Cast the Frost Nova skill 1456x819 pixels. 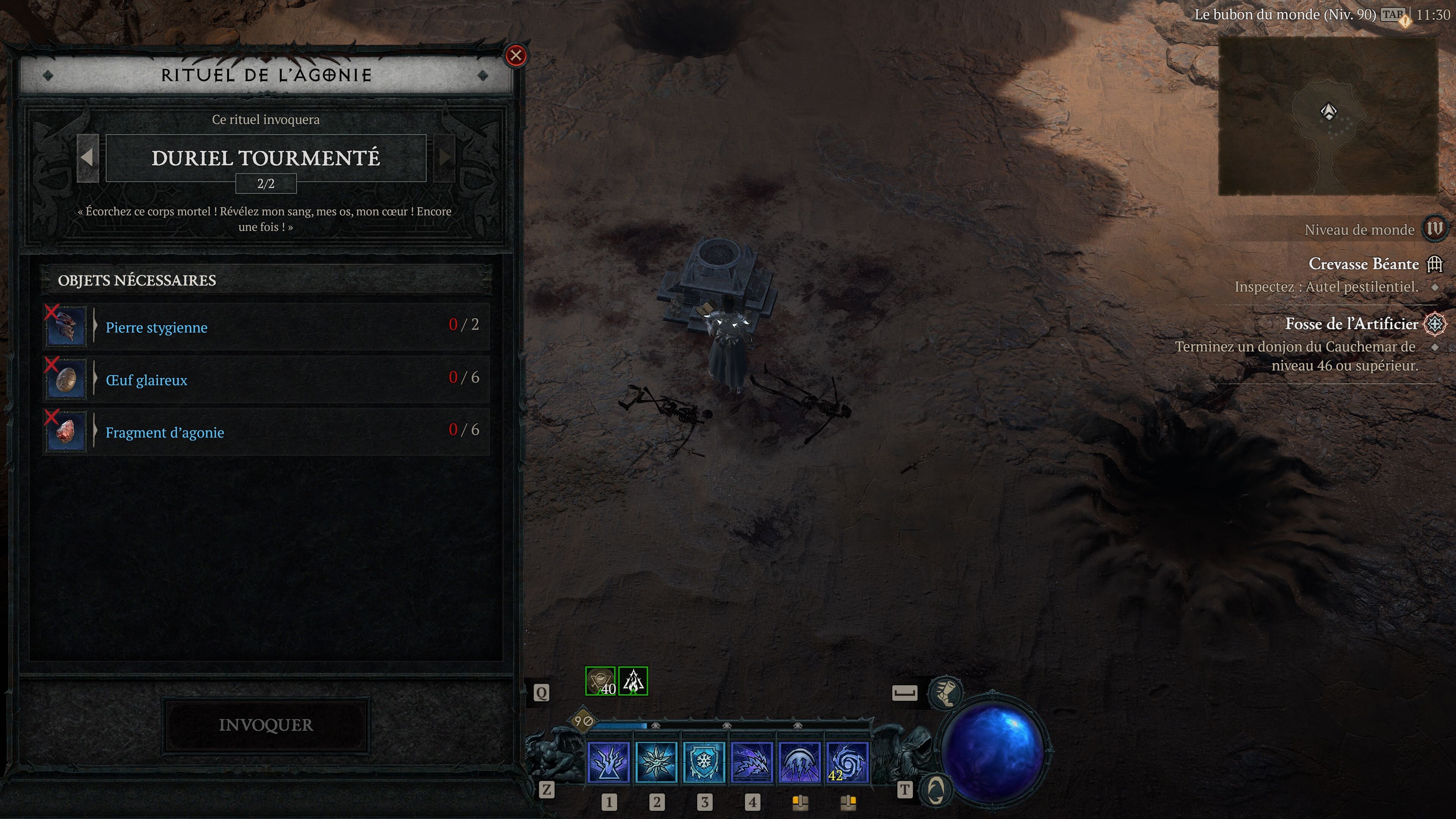point(656,763)
